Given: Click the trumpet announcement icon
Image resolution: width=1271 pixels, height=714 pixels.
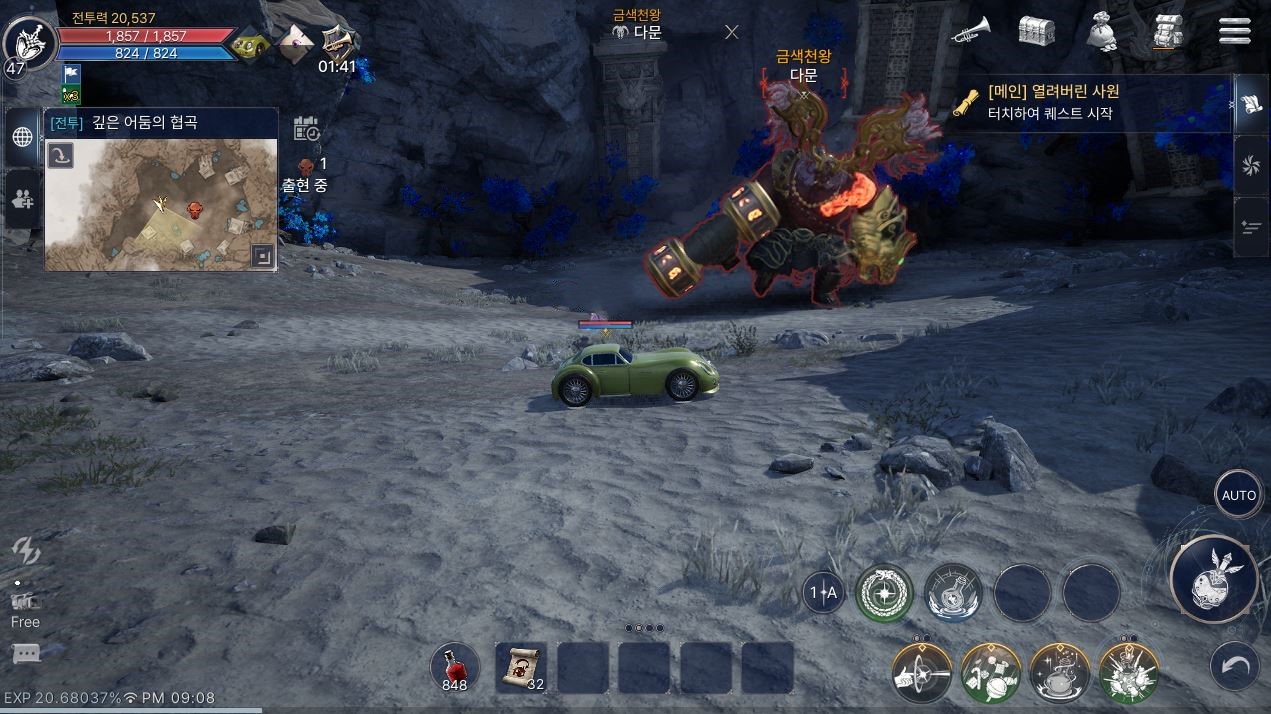Looking at the screenshot, I should 970,31.
